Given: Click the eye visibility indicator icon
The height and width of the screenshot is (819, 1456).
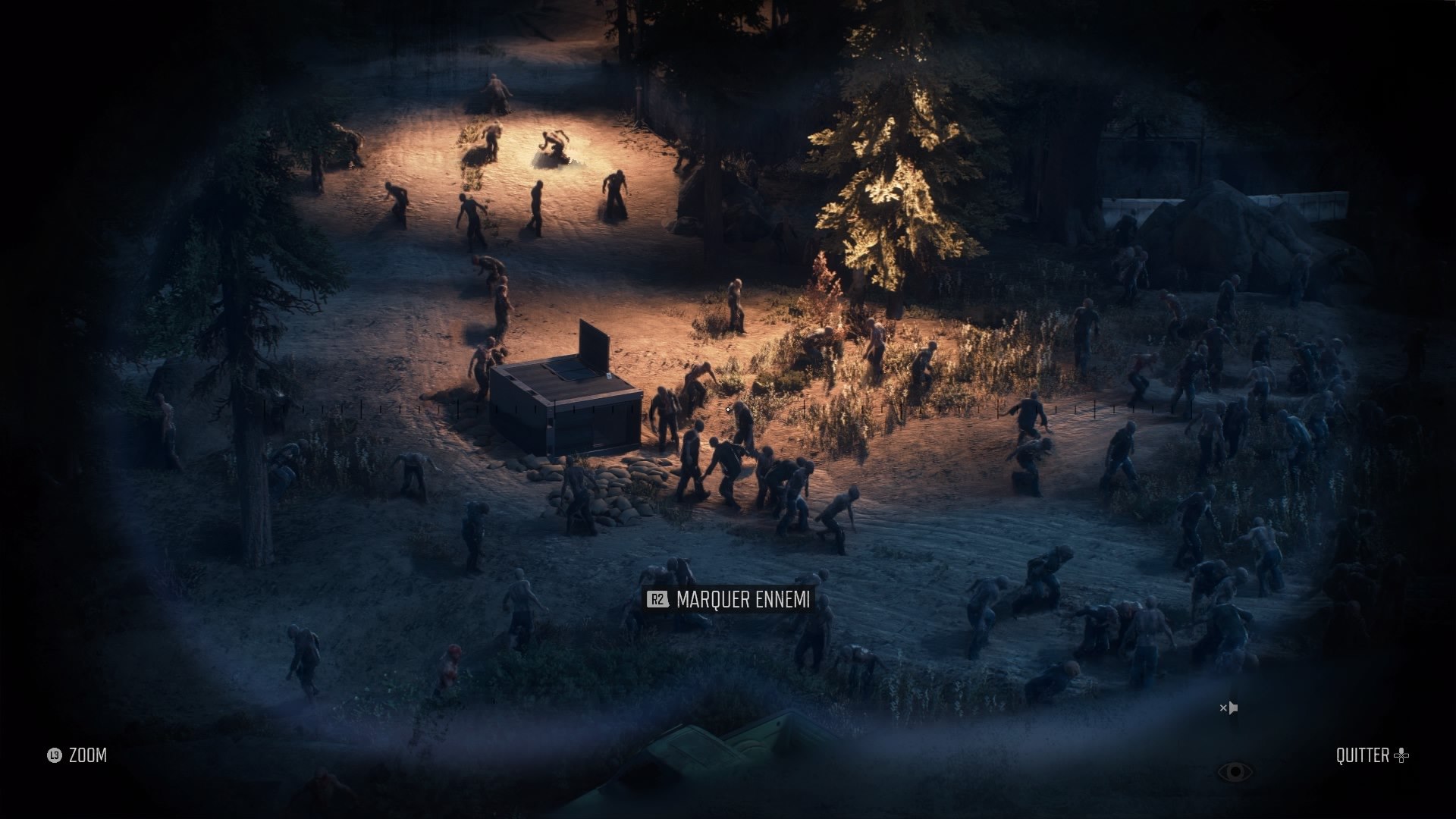Looking at the screenshot, I should tap(1235, 772).
